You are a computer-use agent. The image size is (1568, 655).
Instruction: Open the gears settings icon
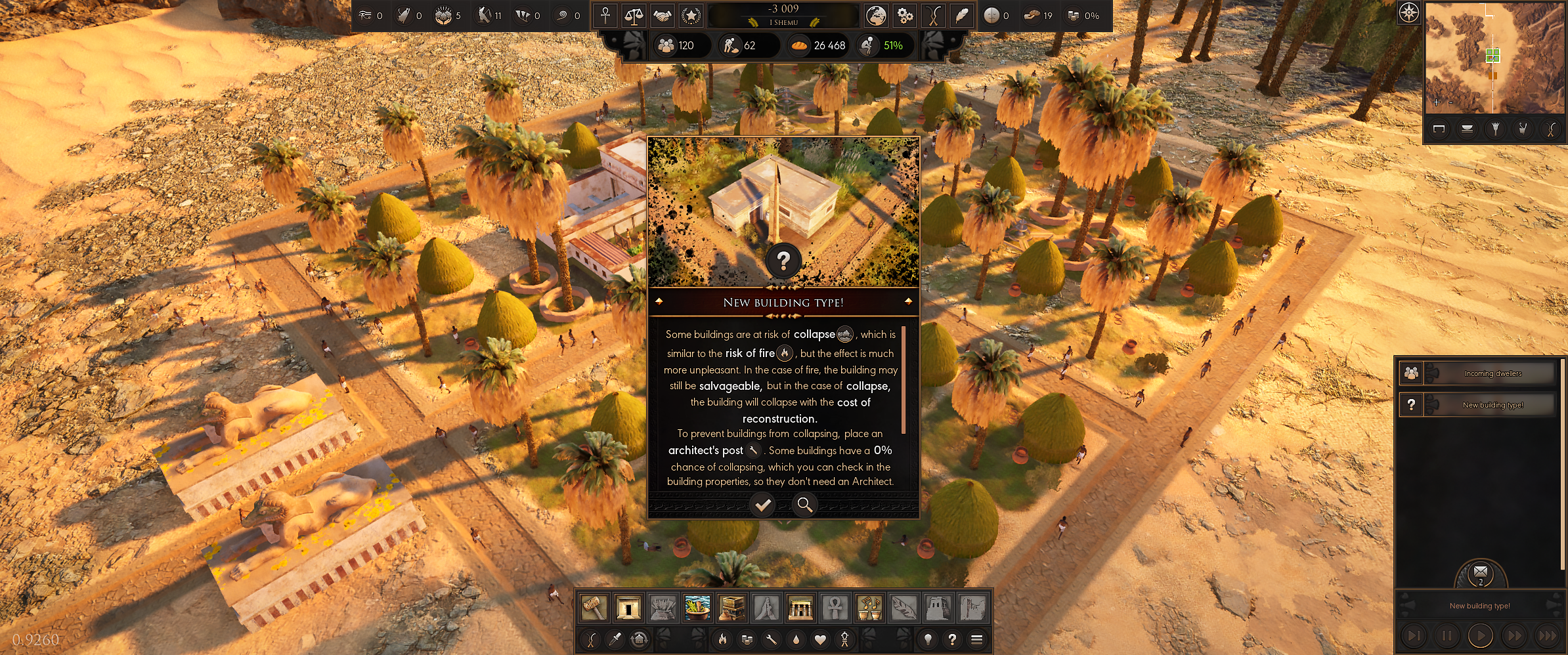pos(905,16)
